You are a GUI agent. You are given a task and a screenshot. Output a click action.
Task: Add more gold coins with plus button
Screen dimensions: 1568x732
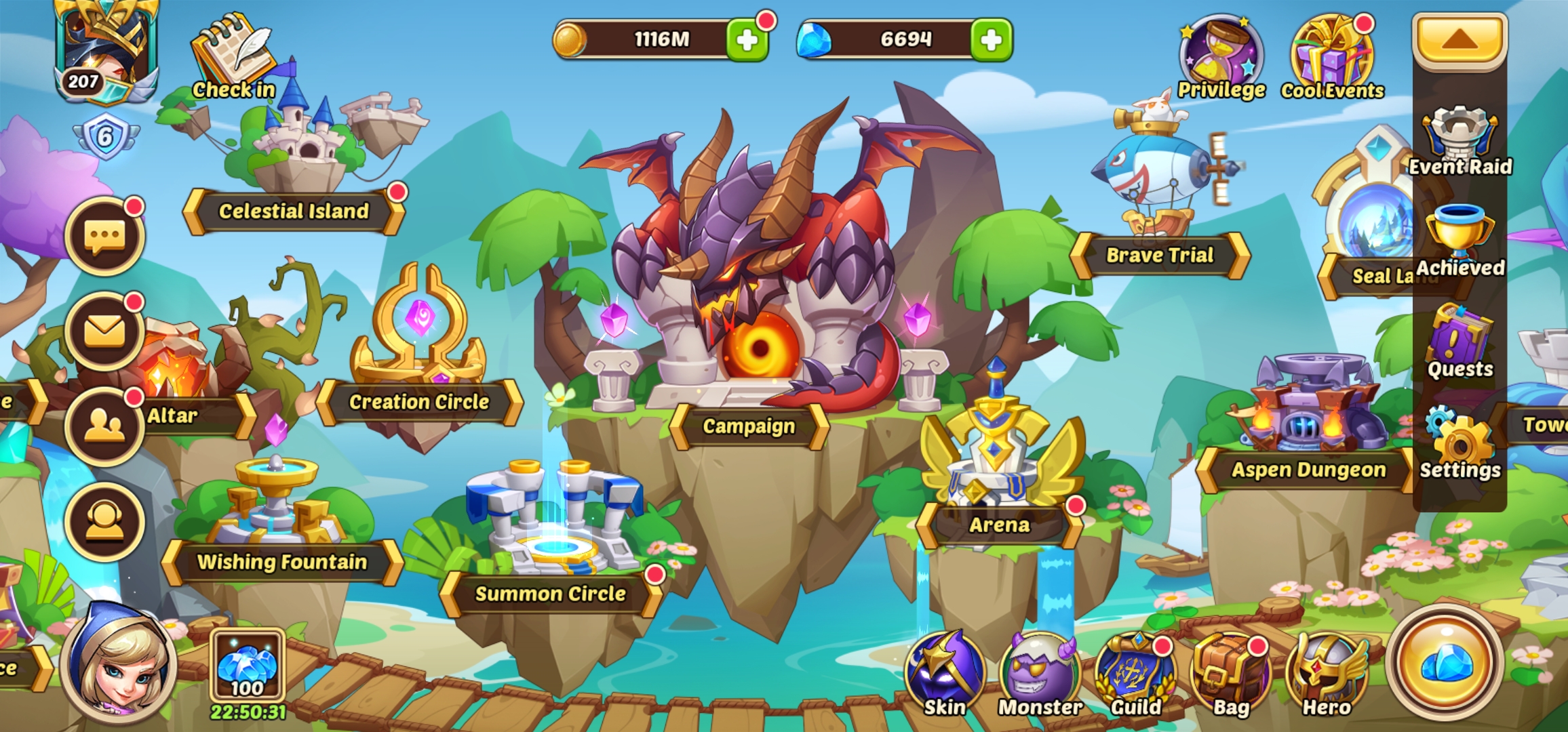tap(747, 40)
